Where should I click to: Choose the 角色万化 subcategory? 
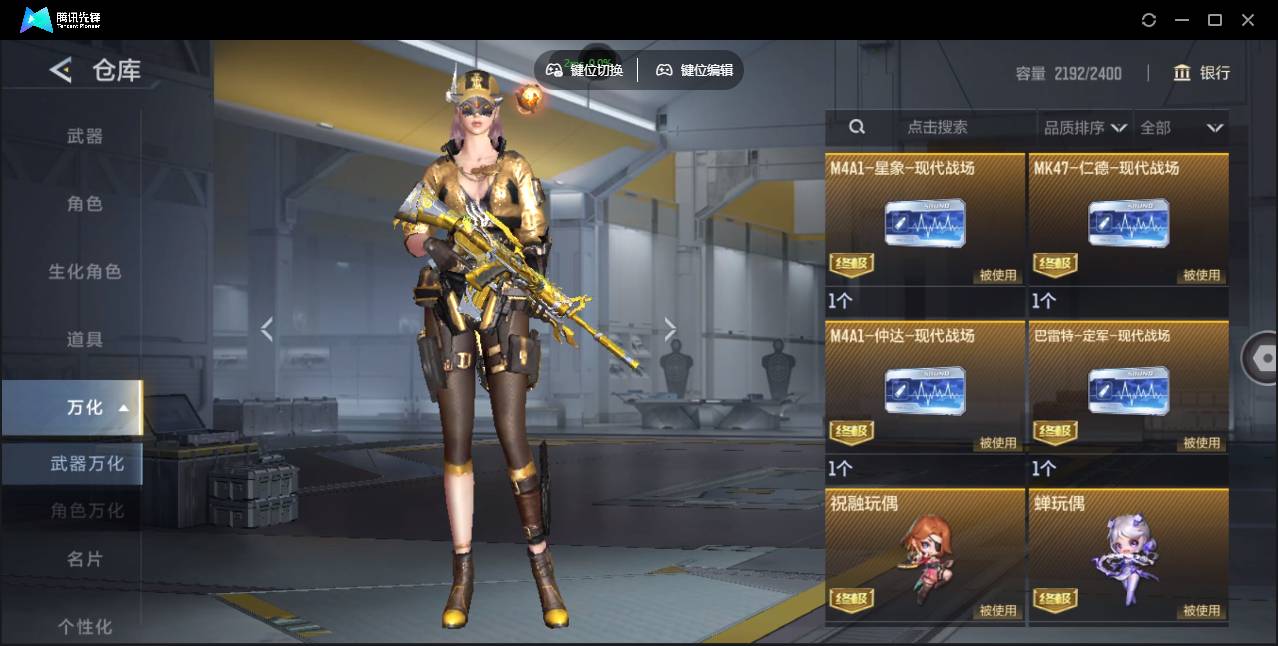(x=87, y=511)
